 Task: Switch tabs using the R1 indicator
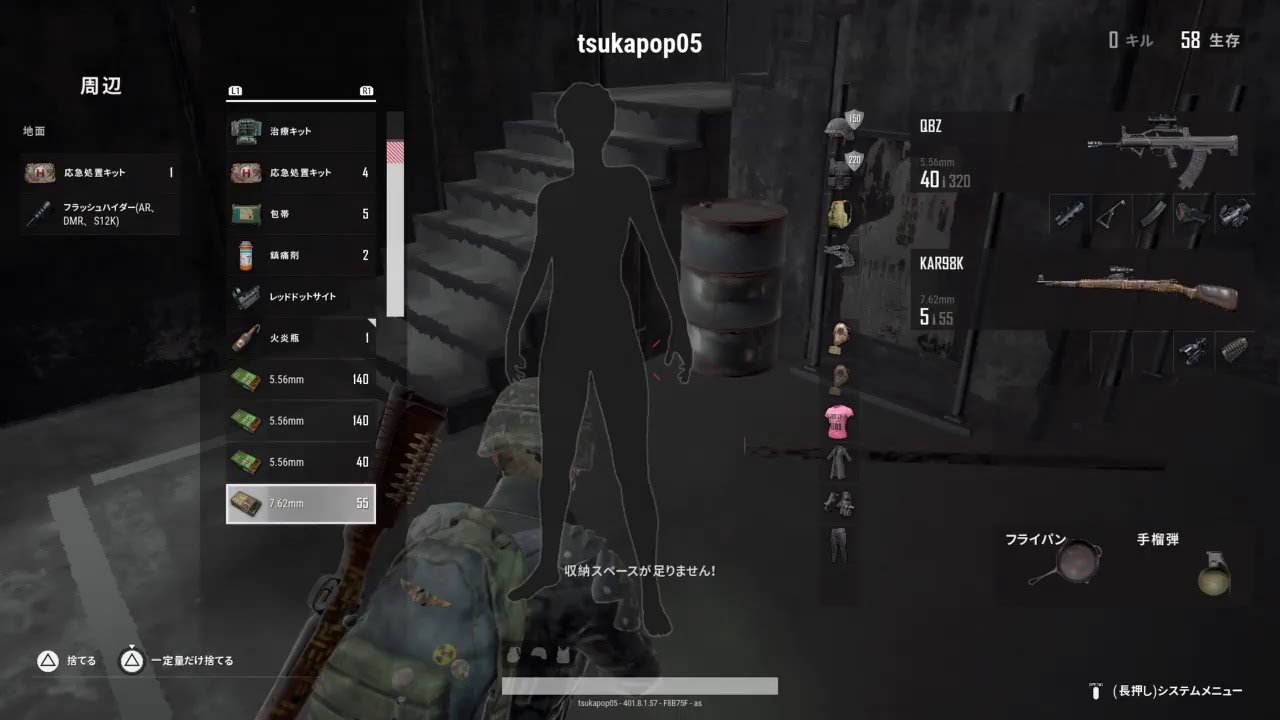[366, 90]
